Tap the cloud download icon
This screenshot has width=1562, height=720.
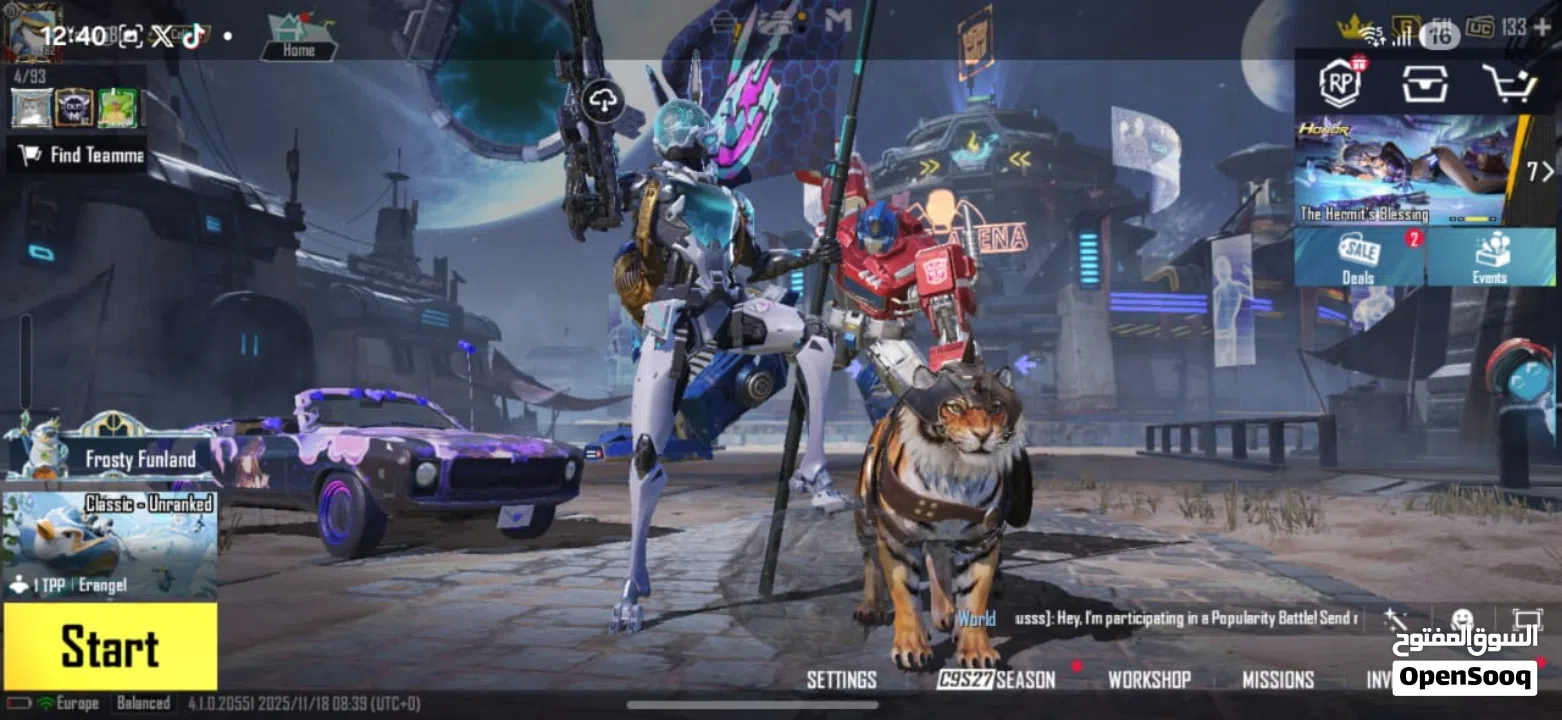(603, 100)
